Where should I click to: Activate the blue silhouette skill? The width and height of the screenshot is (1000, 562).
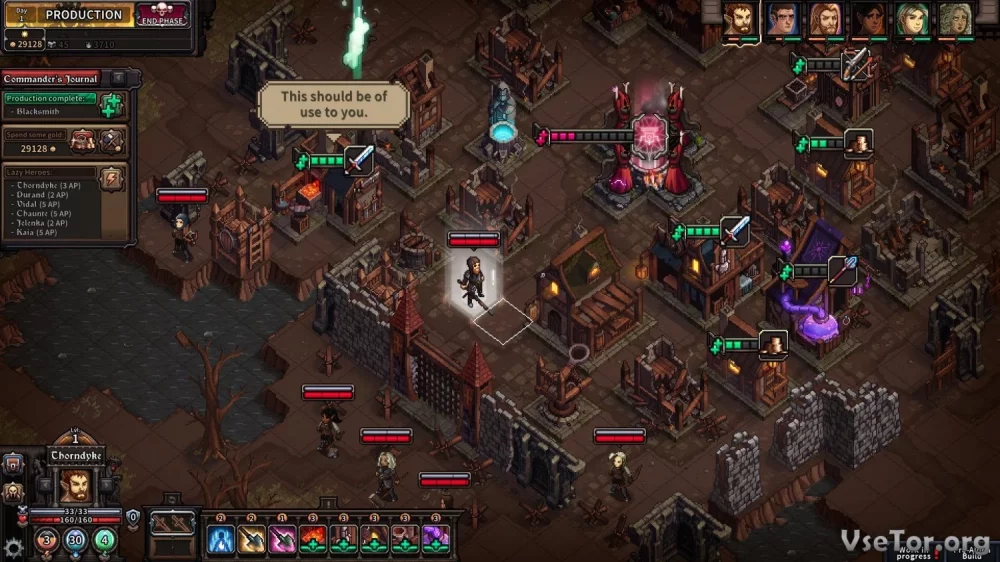point(221,540)
